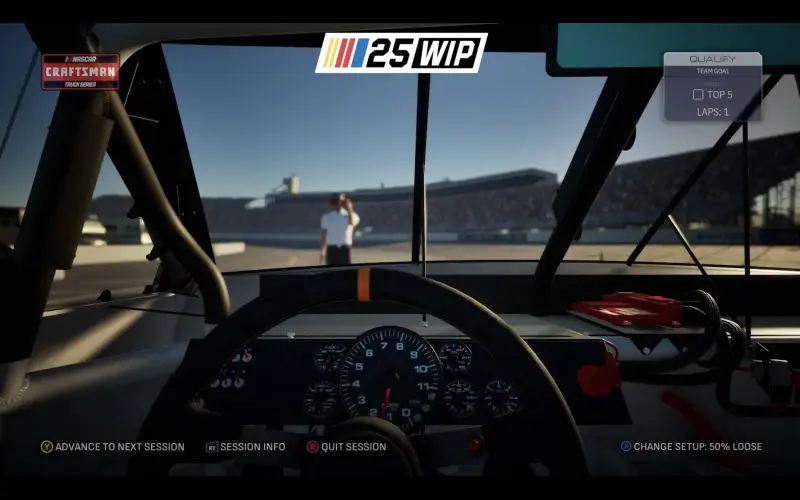Open the Session Info option
Screen dimensions: 800x500
coord(246,447)
